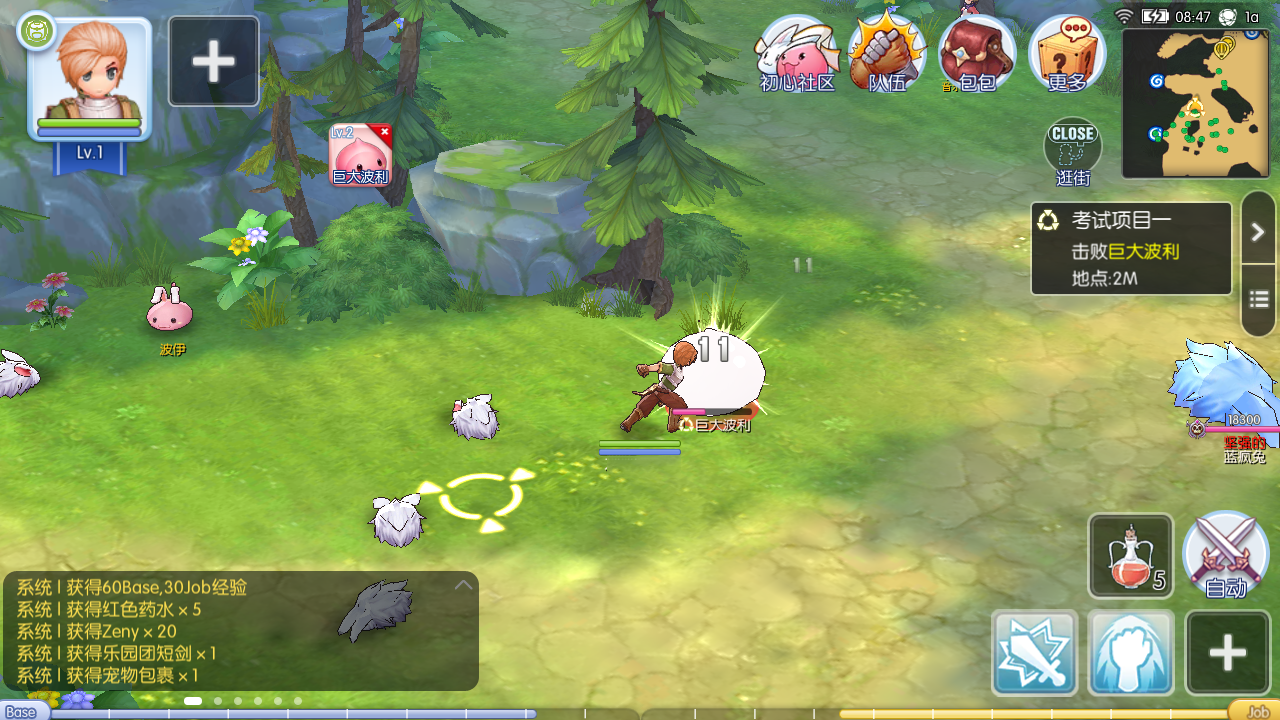The width and height of the screenshot is (1280, 720).
Task: Add a skill to the empty plus slot
Action: pos(1227,652)
